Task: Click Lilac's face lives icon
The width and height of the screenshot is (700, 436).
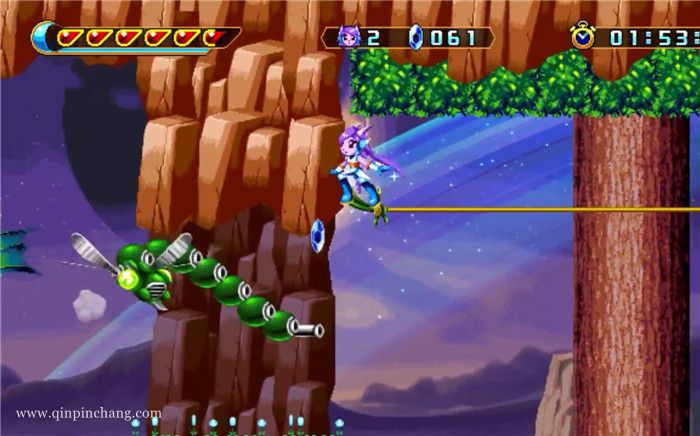Action: (x=350, y=38)
